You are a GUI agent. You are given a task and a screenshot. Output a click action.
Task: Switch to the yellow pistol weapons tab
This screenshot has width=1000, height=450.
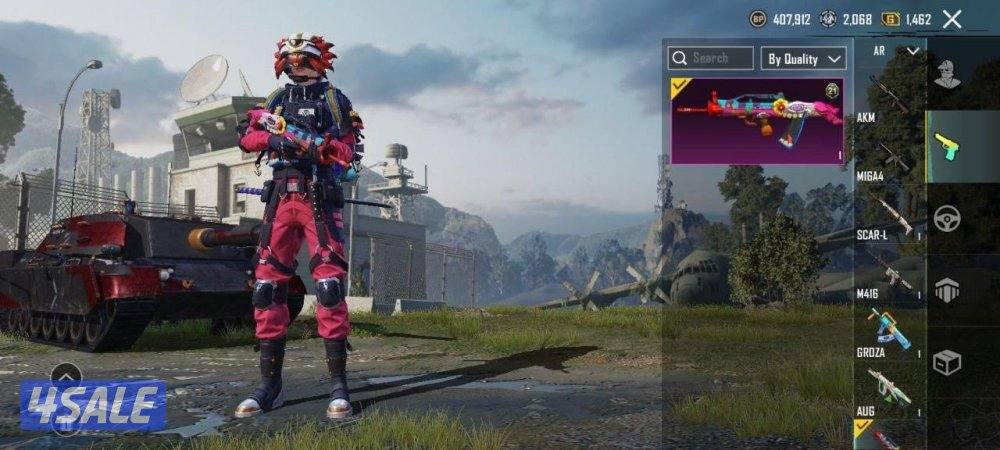pyautogui.click(x=946, y=146)
